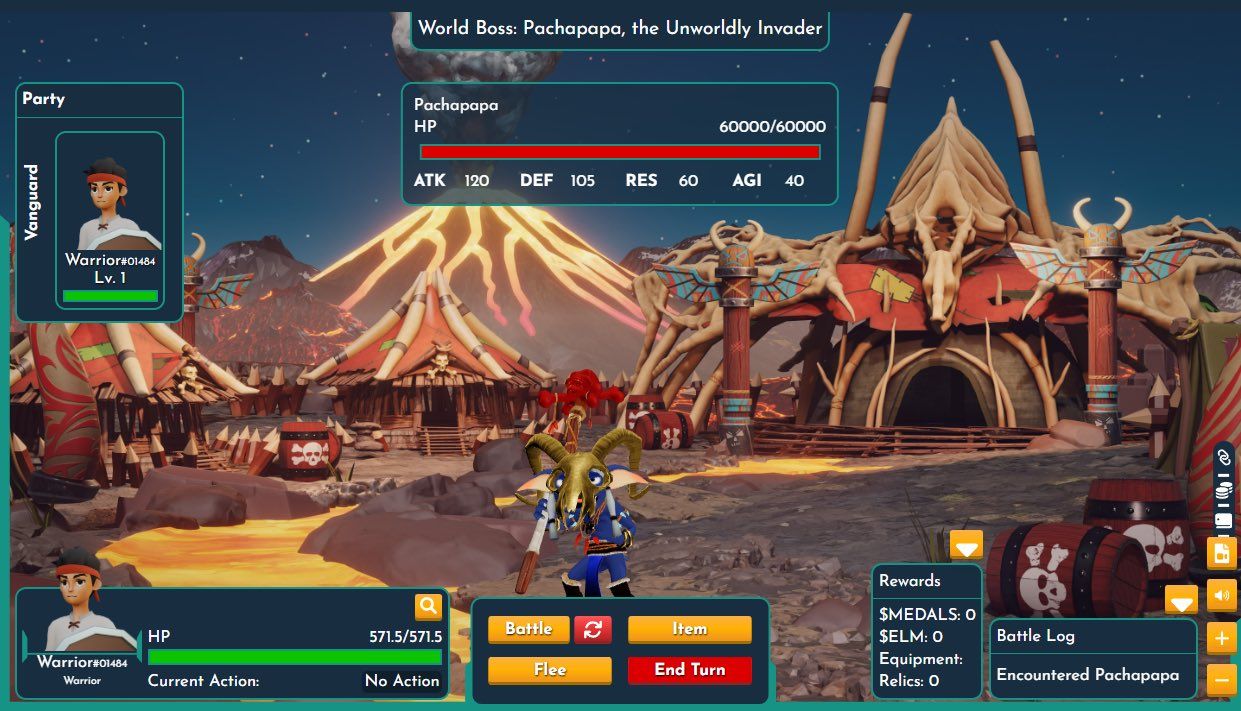Toggle the sound speaker button
This screenshot has width=1241, height=711.
[x=1222, y=596]
